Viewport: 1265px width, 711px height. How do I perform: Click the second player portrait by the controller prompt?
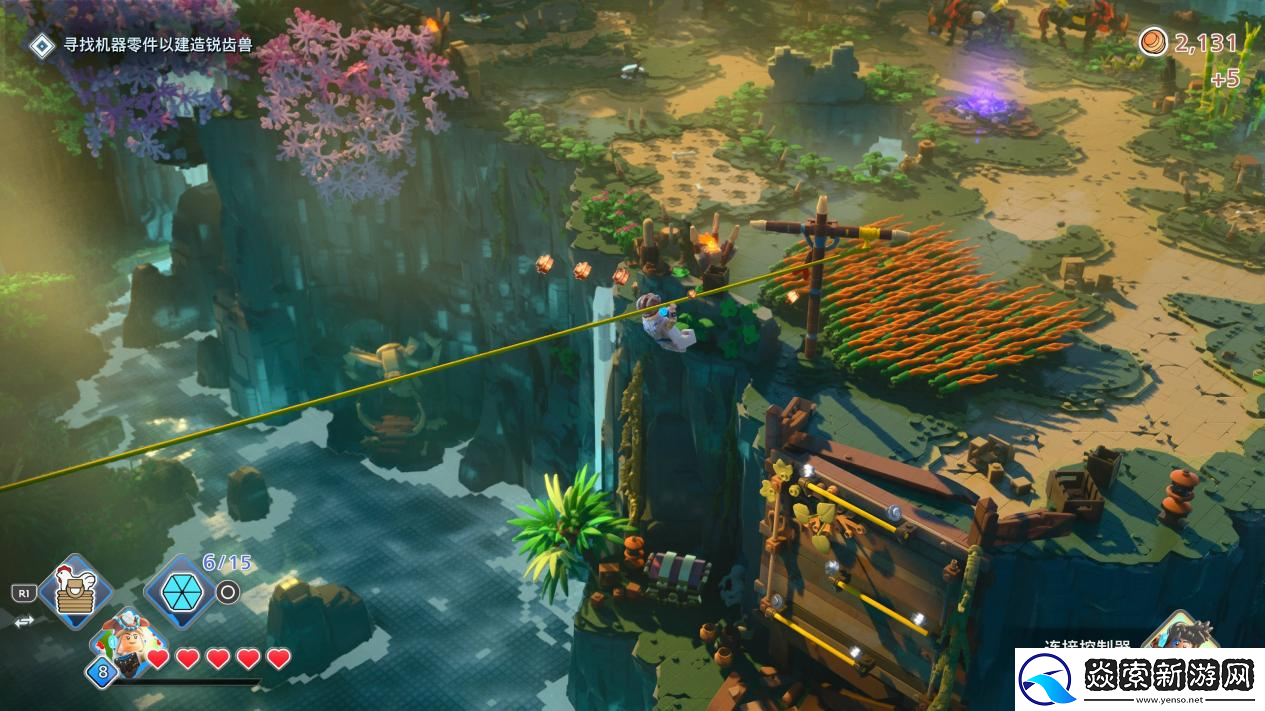point(1186,635)
